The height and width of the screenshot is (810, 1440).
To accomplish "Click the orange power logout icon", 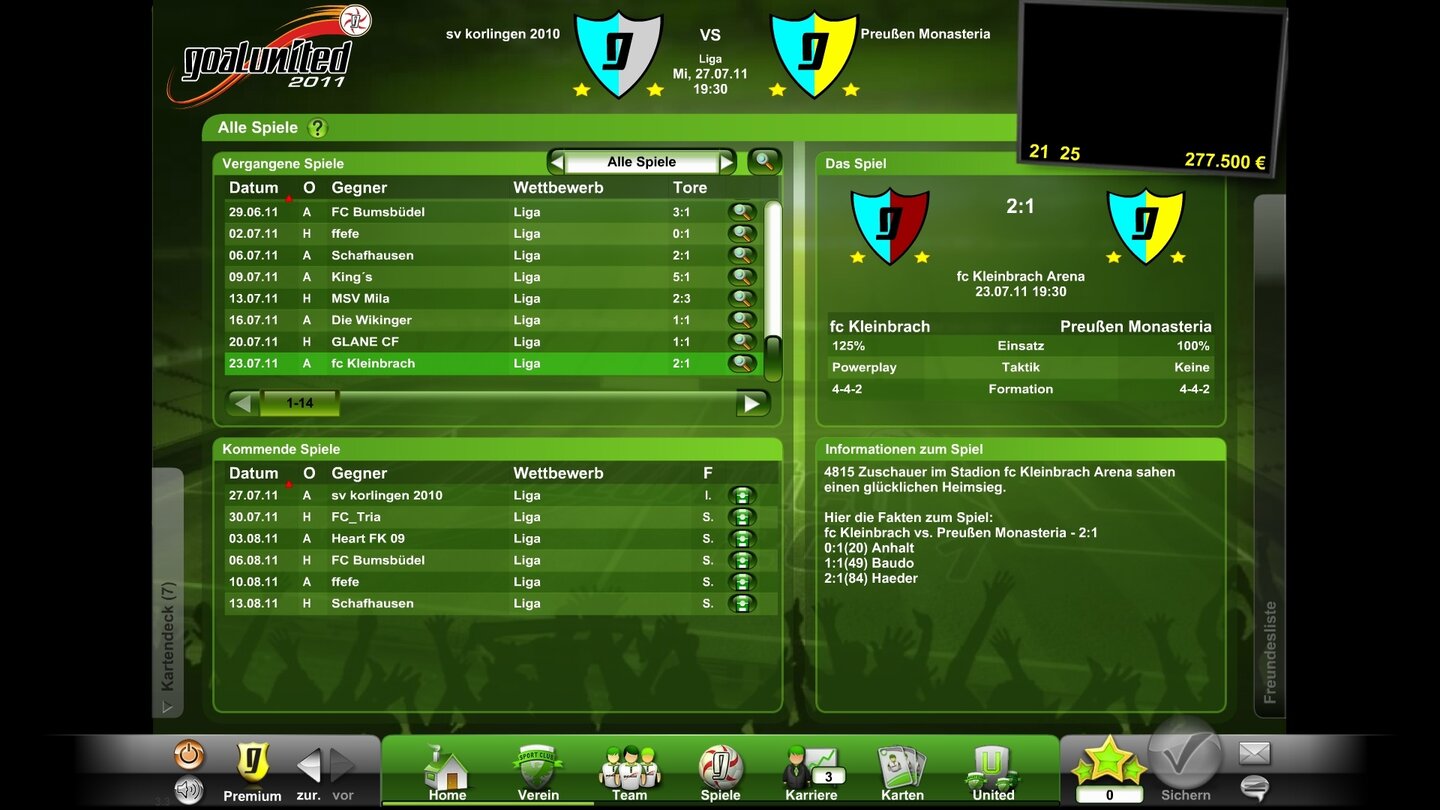I will click(190, 753).
